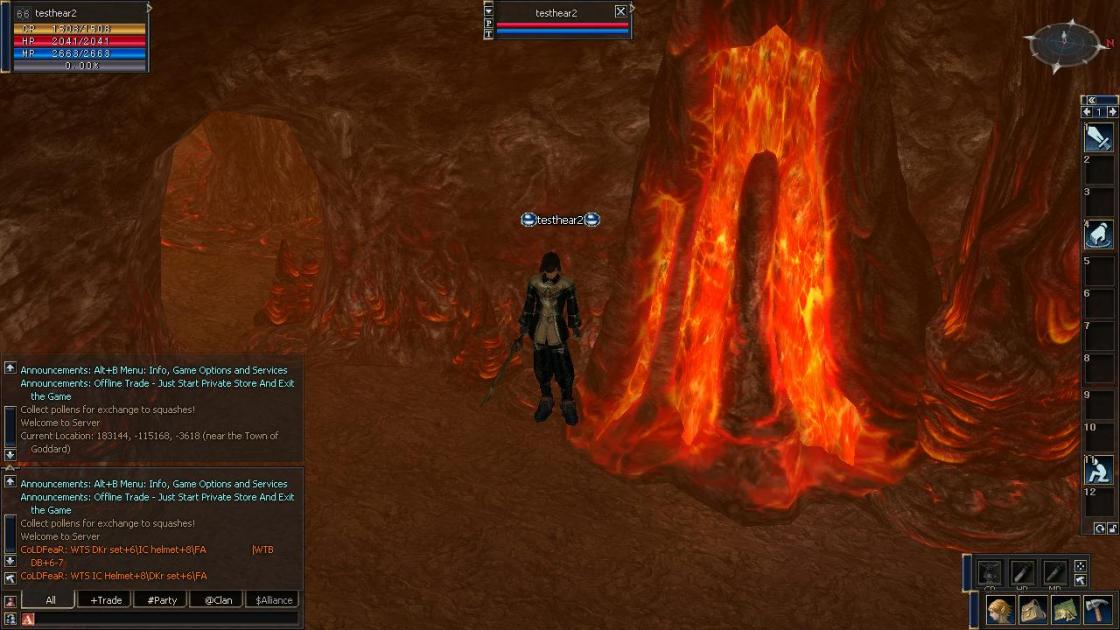Click the chat message input field

coord(165,619)
